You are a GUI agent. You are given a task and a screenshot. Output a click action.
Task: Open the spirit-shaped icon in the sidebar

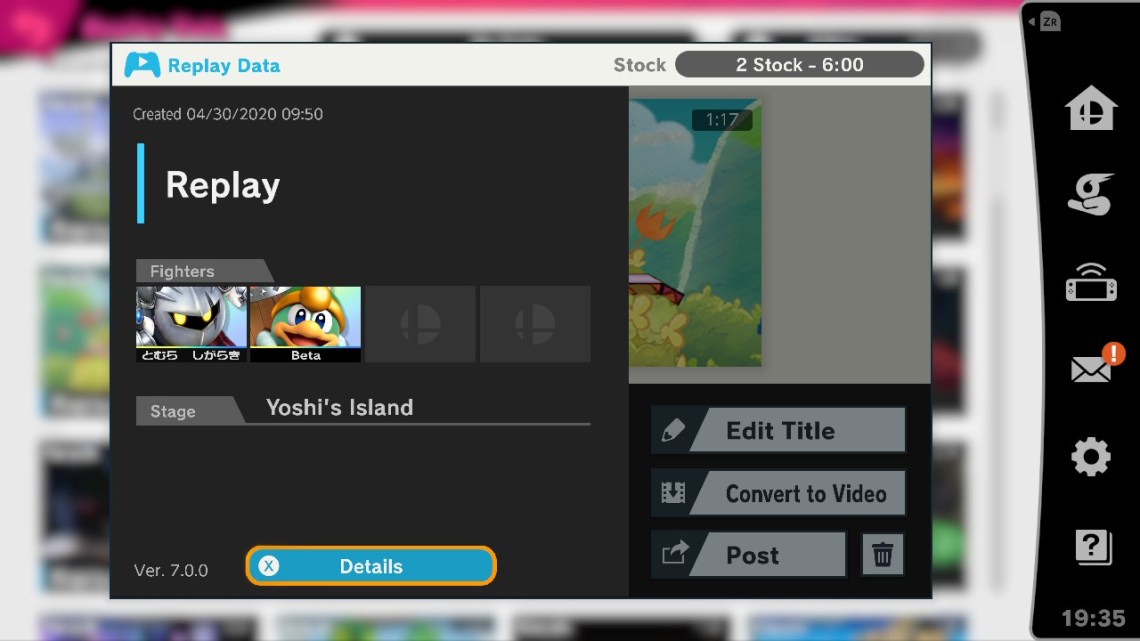point(1090,194)
